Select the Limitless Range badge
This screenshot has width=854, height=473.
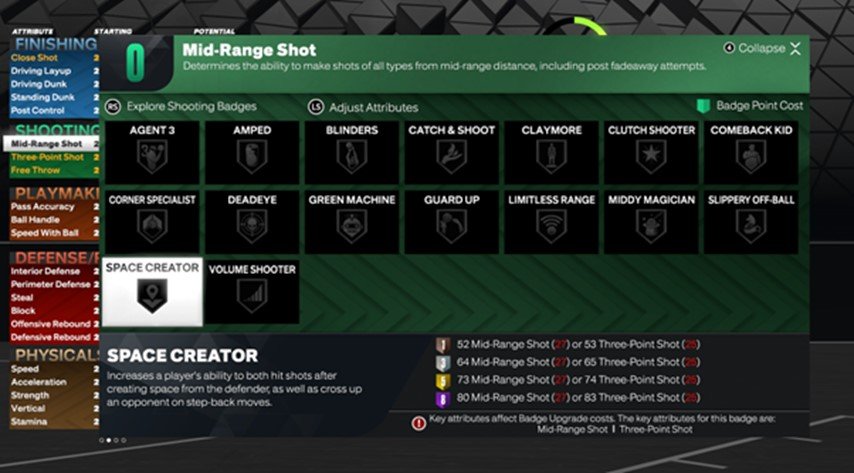551,222
